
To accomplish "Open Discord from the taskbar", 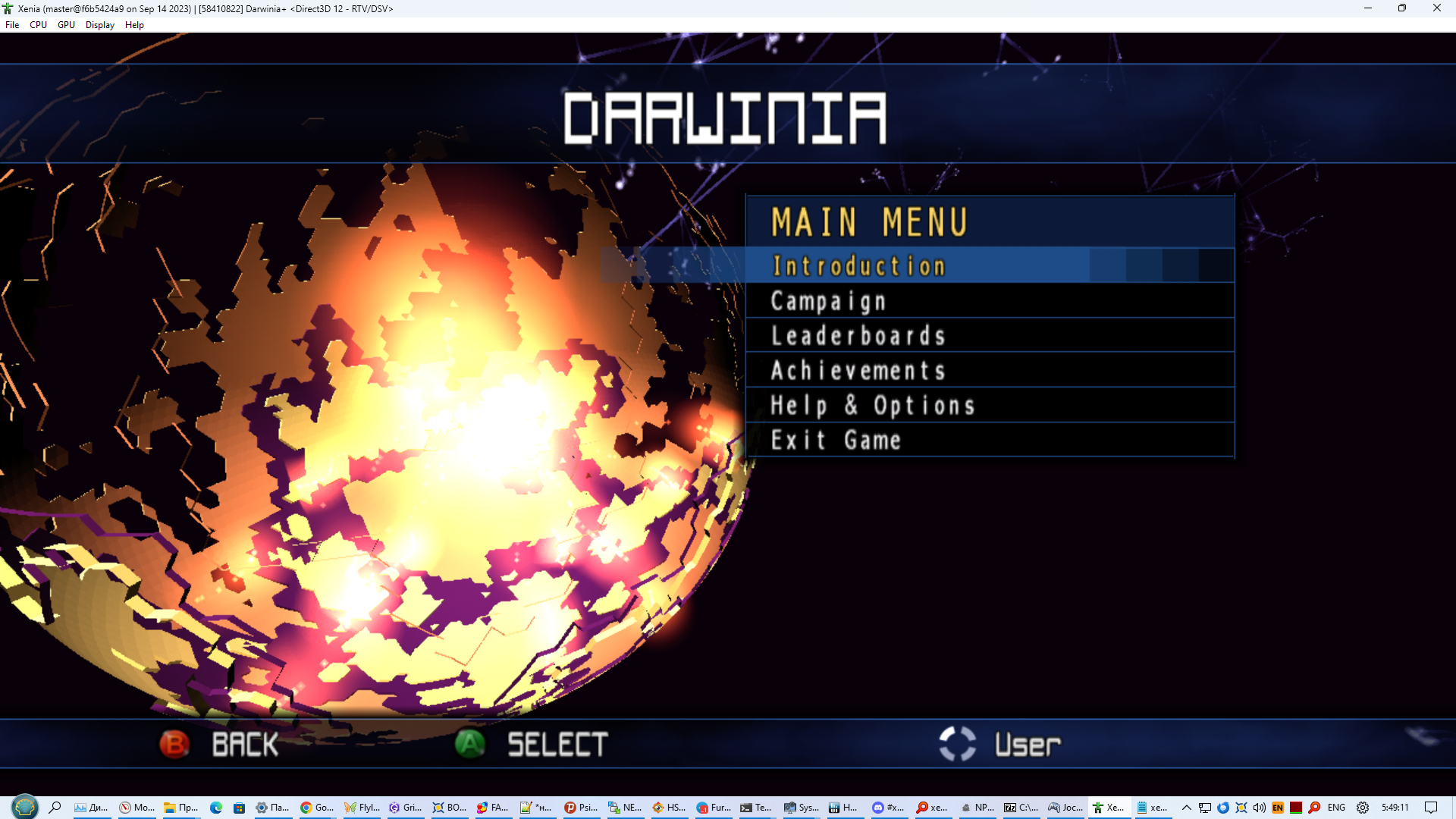I will 878,807.
